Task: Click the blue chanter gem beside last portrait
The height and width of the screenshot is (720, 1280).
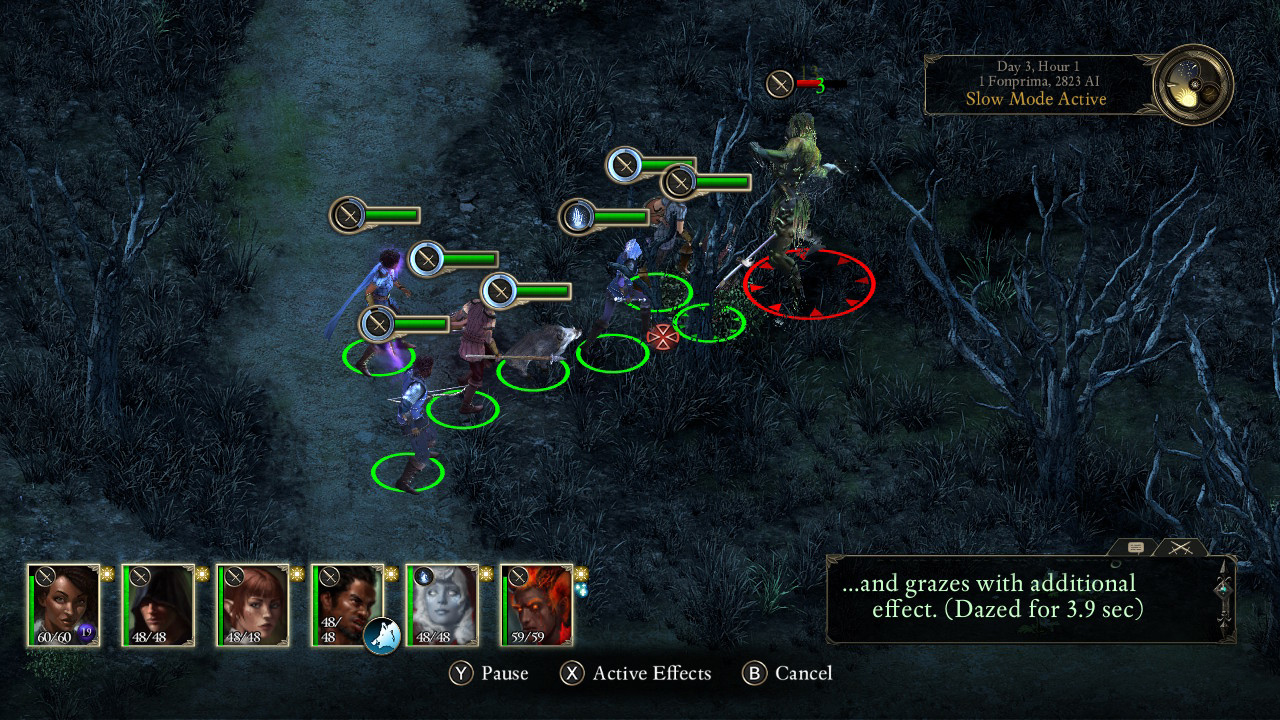Action: point(582,590)
